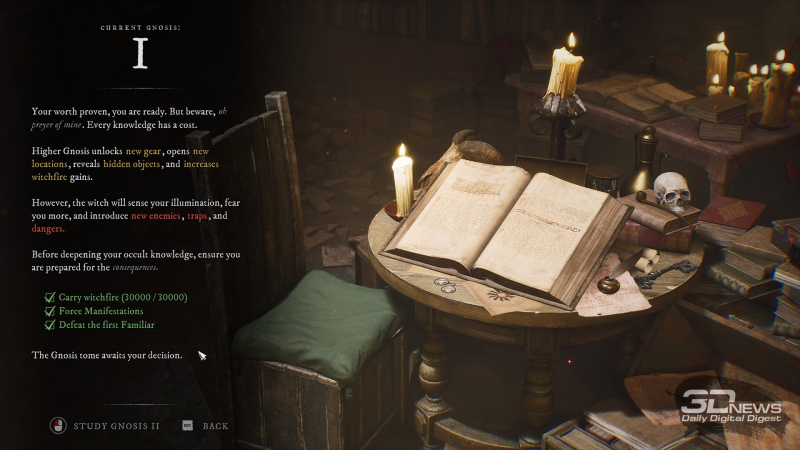The image size is (800, 450).
Task: Go back from the Gnosis tome
Action: (215, 426)
